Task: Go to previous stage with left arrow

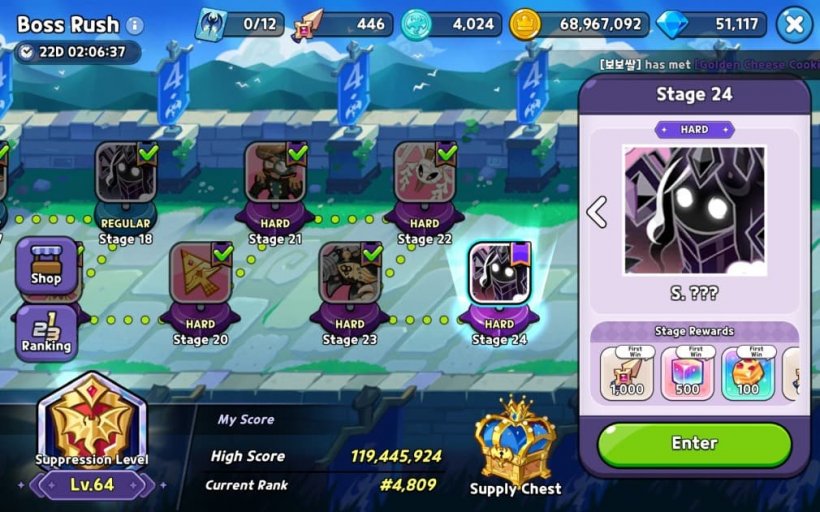Action: pyautogui.click(x=596, y=212)
